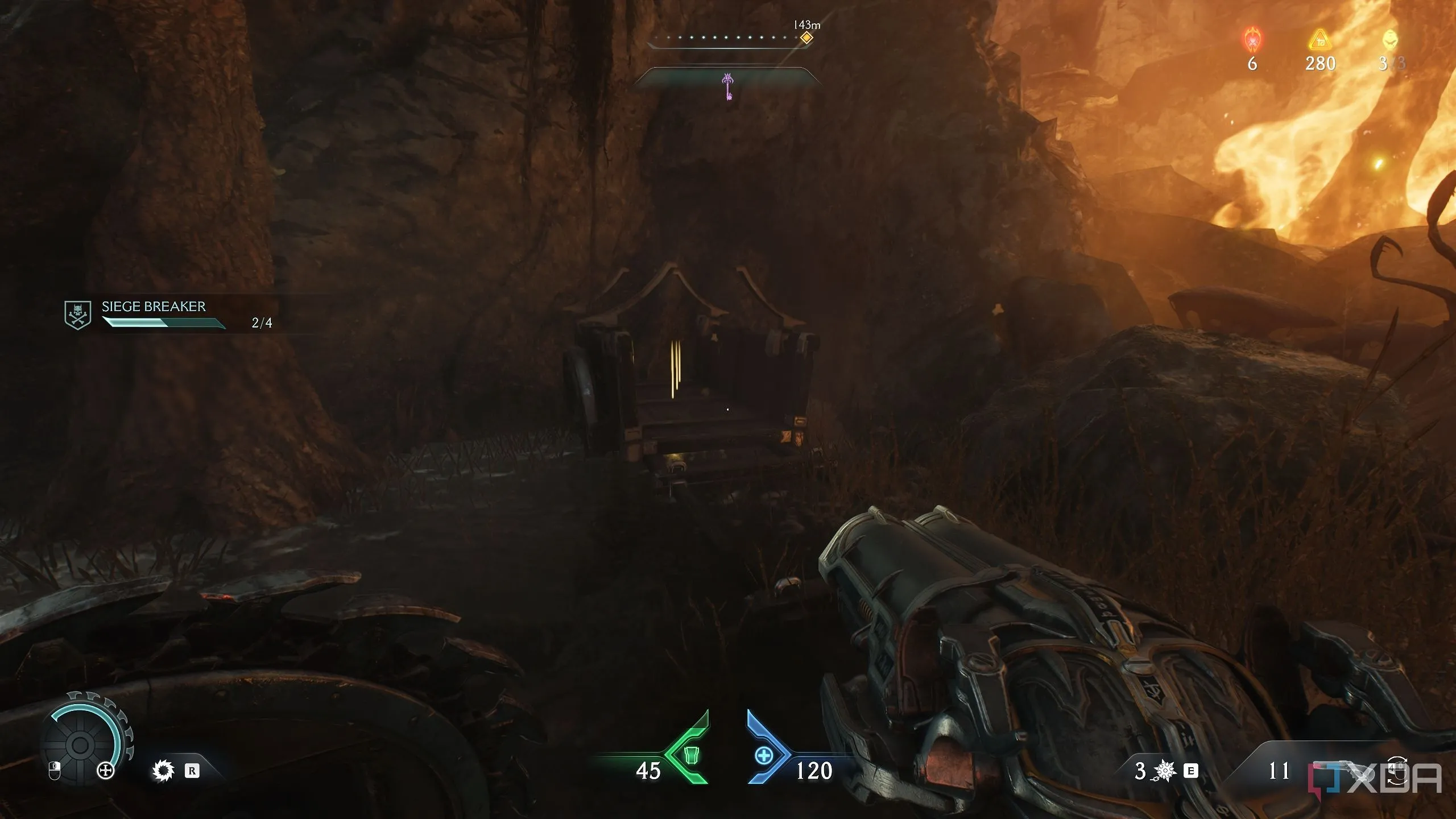Screen dimensions: 1456x819
Task: Click the green armor icon
Action: click(x=690, y=755)
